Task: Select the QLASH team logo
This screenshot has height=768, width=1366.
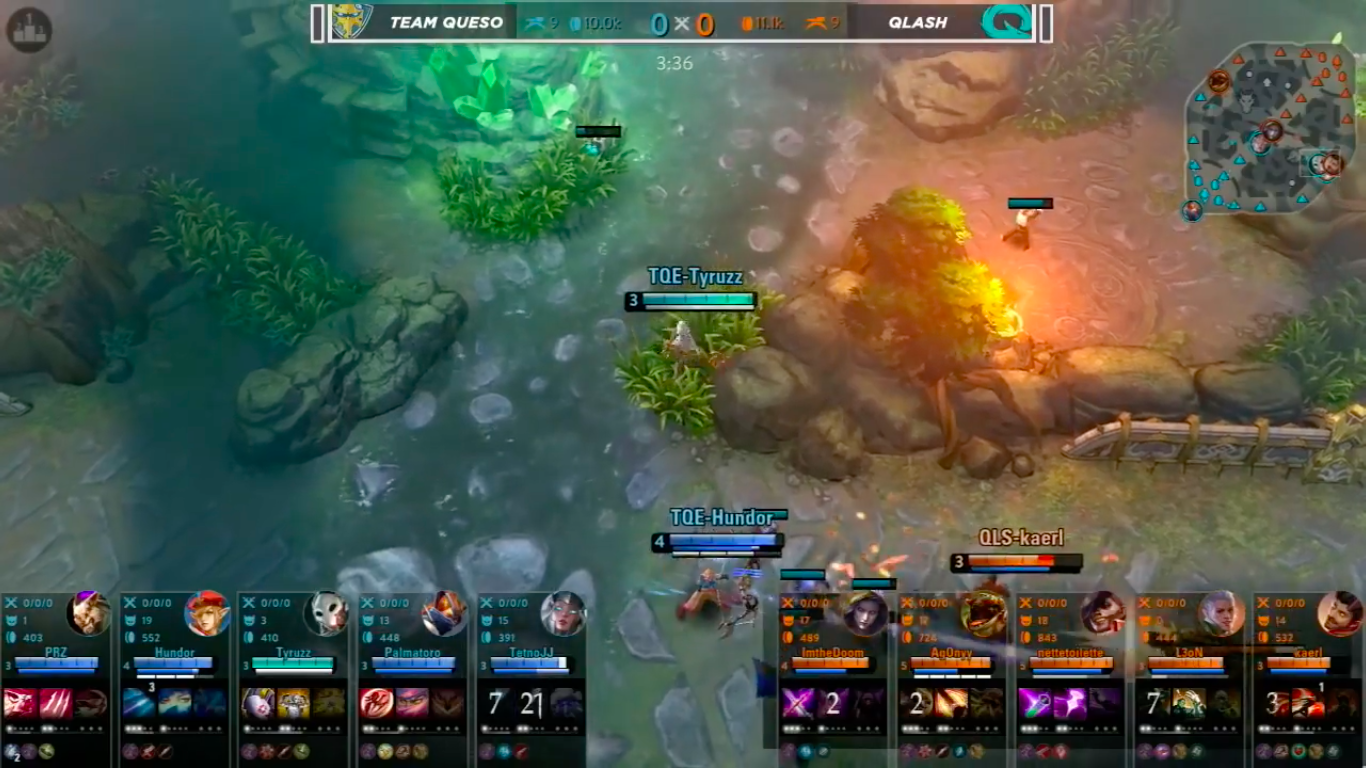Action: point(1007,22)
